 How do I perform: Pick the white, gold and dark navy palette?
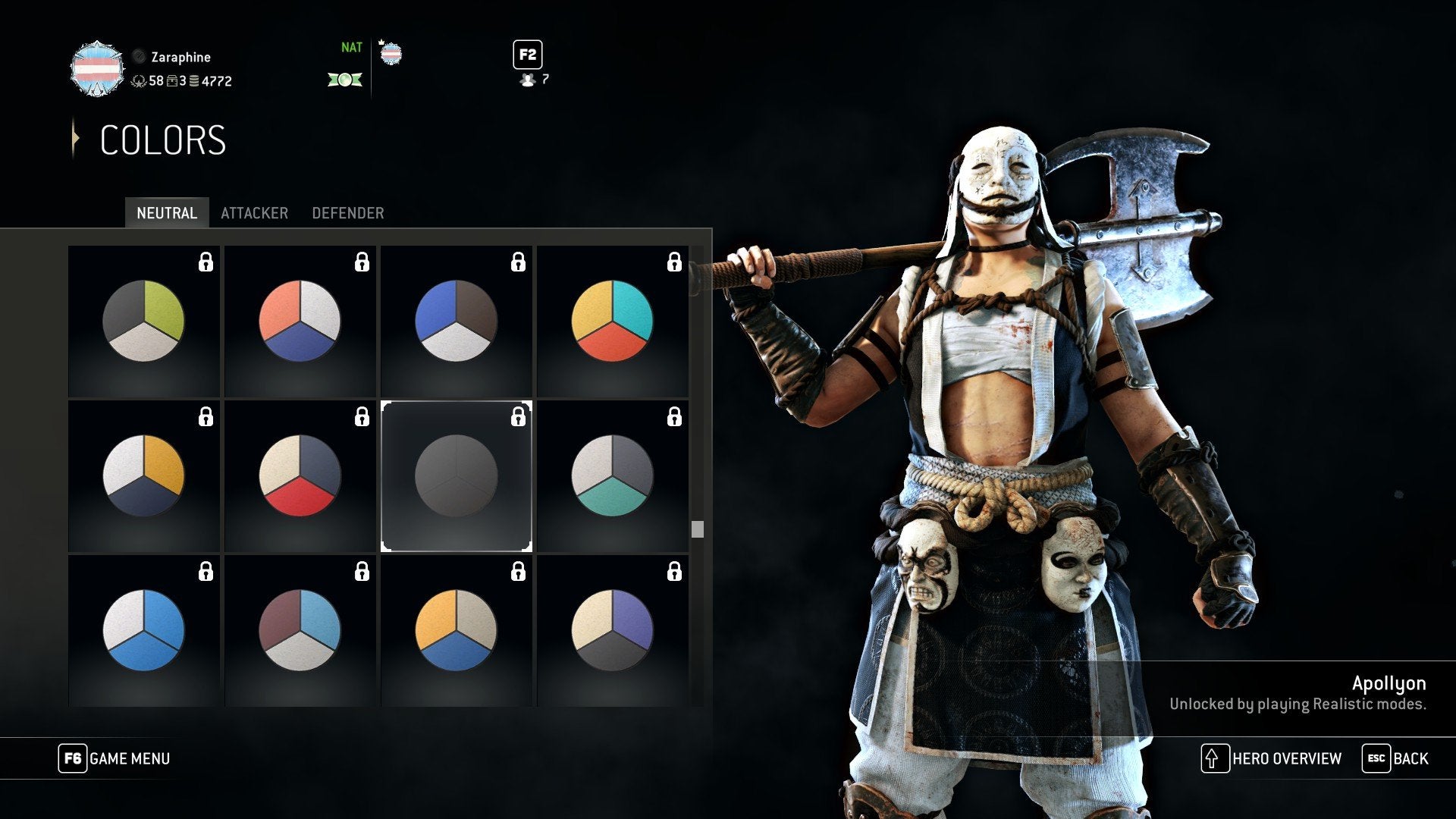(x=144, y=475)
